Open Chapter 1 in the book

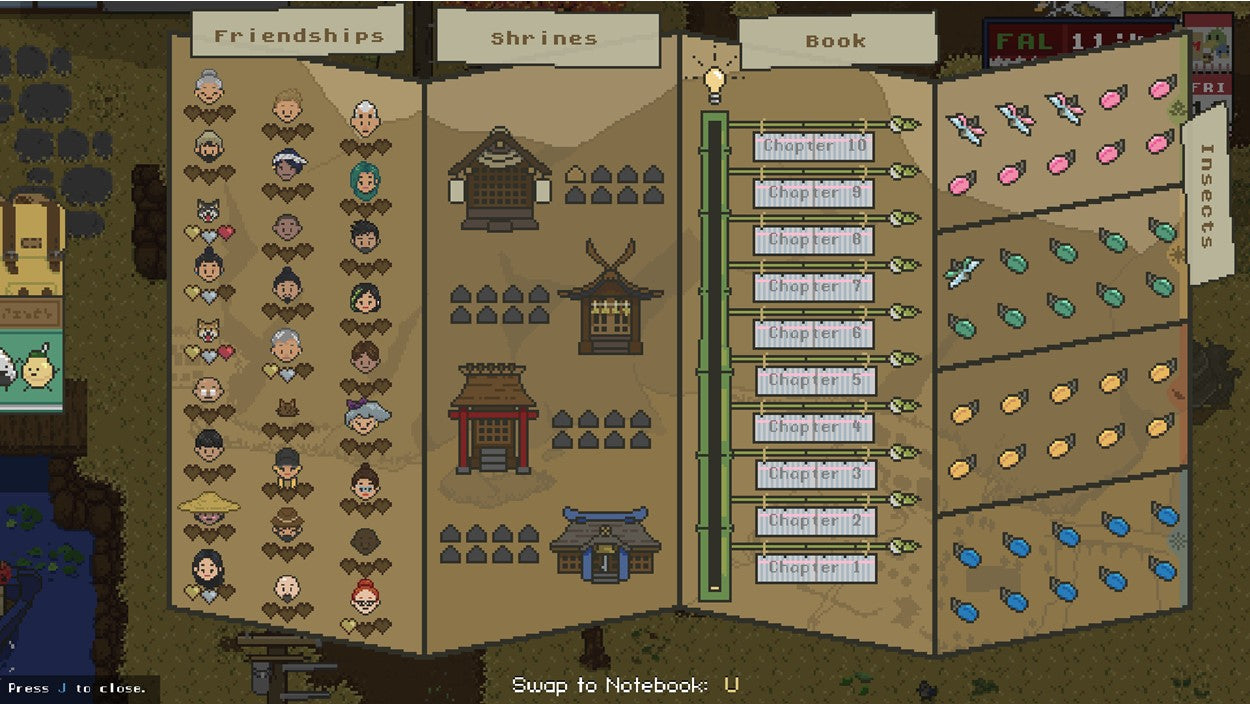(814, 568)
